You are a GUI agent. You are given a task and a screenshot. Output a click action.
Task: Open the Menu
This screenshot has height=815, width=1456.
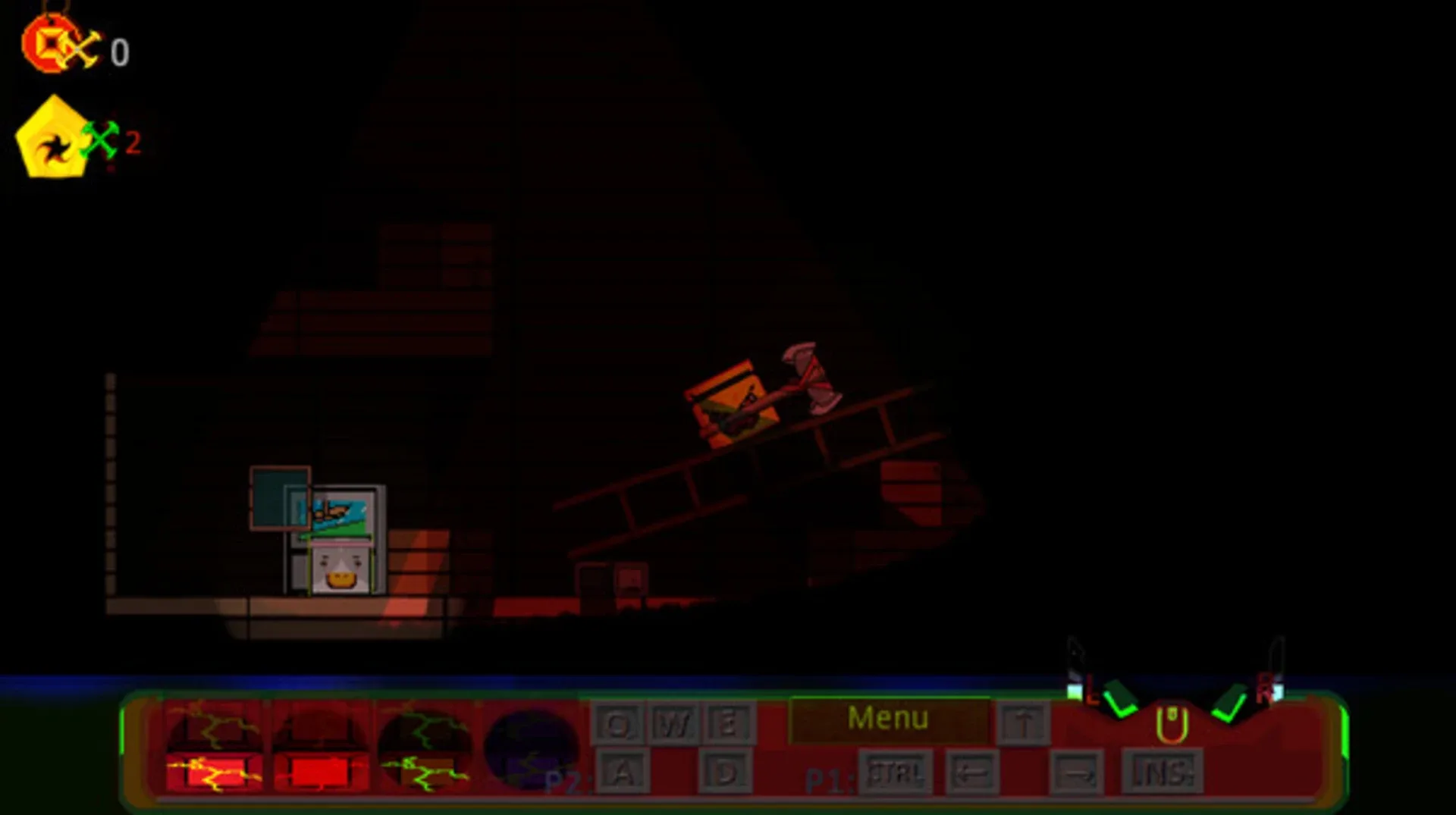pyautogui.click(x=891, y=719)
